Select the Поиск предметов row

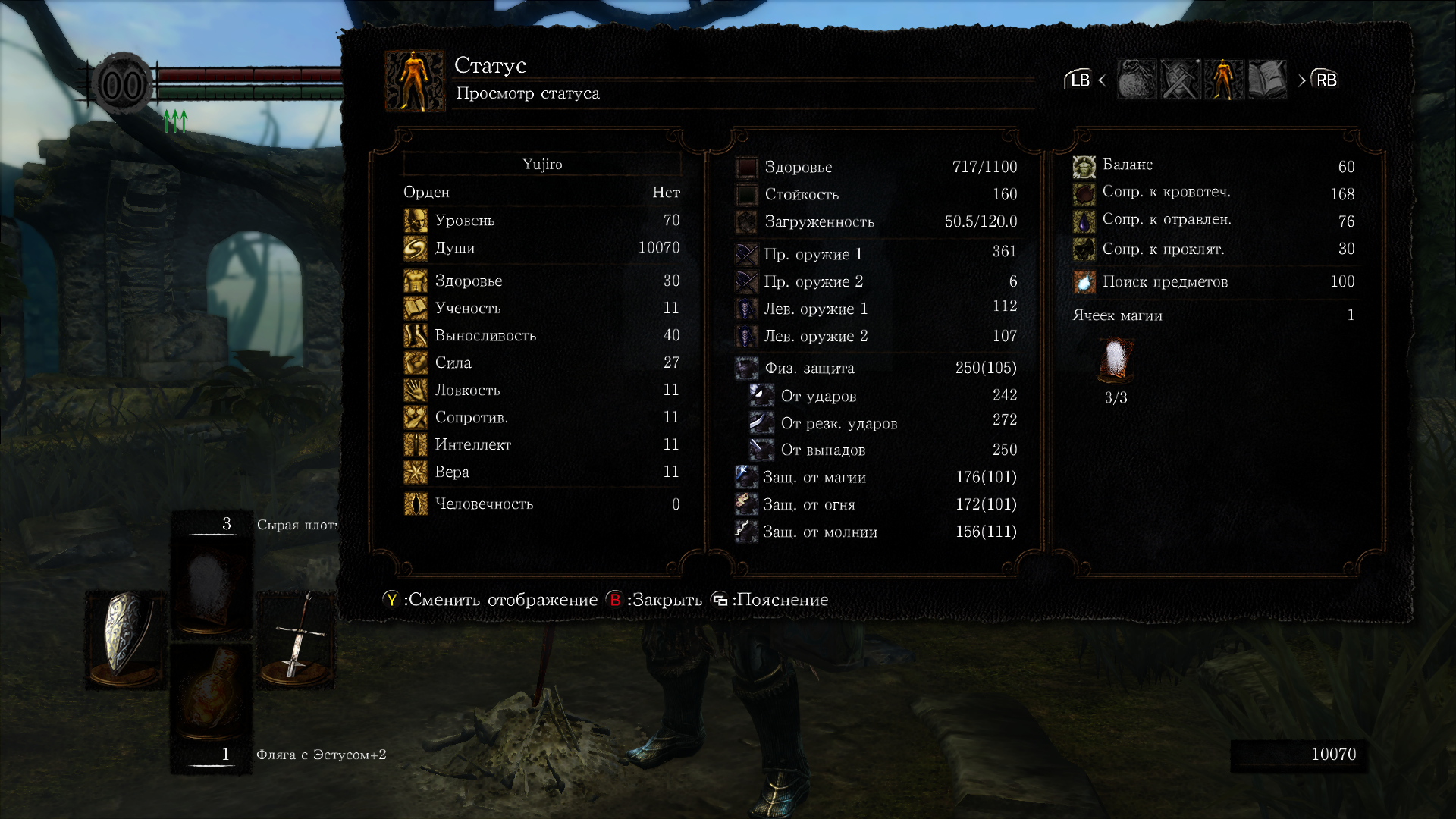point(1213,281)
